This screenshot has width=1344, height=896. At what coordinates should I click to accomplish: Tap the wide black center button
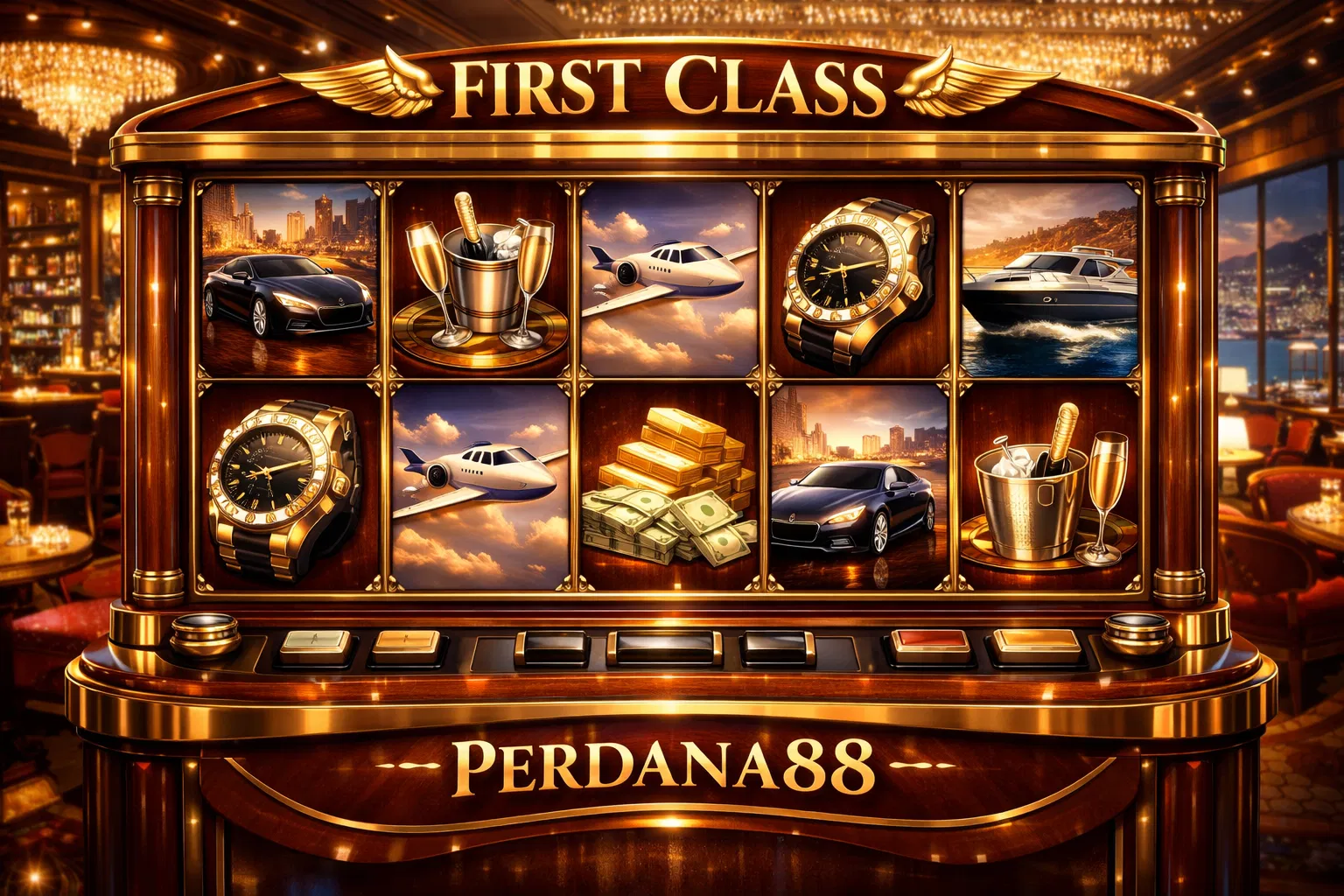(x=665, y=647)
